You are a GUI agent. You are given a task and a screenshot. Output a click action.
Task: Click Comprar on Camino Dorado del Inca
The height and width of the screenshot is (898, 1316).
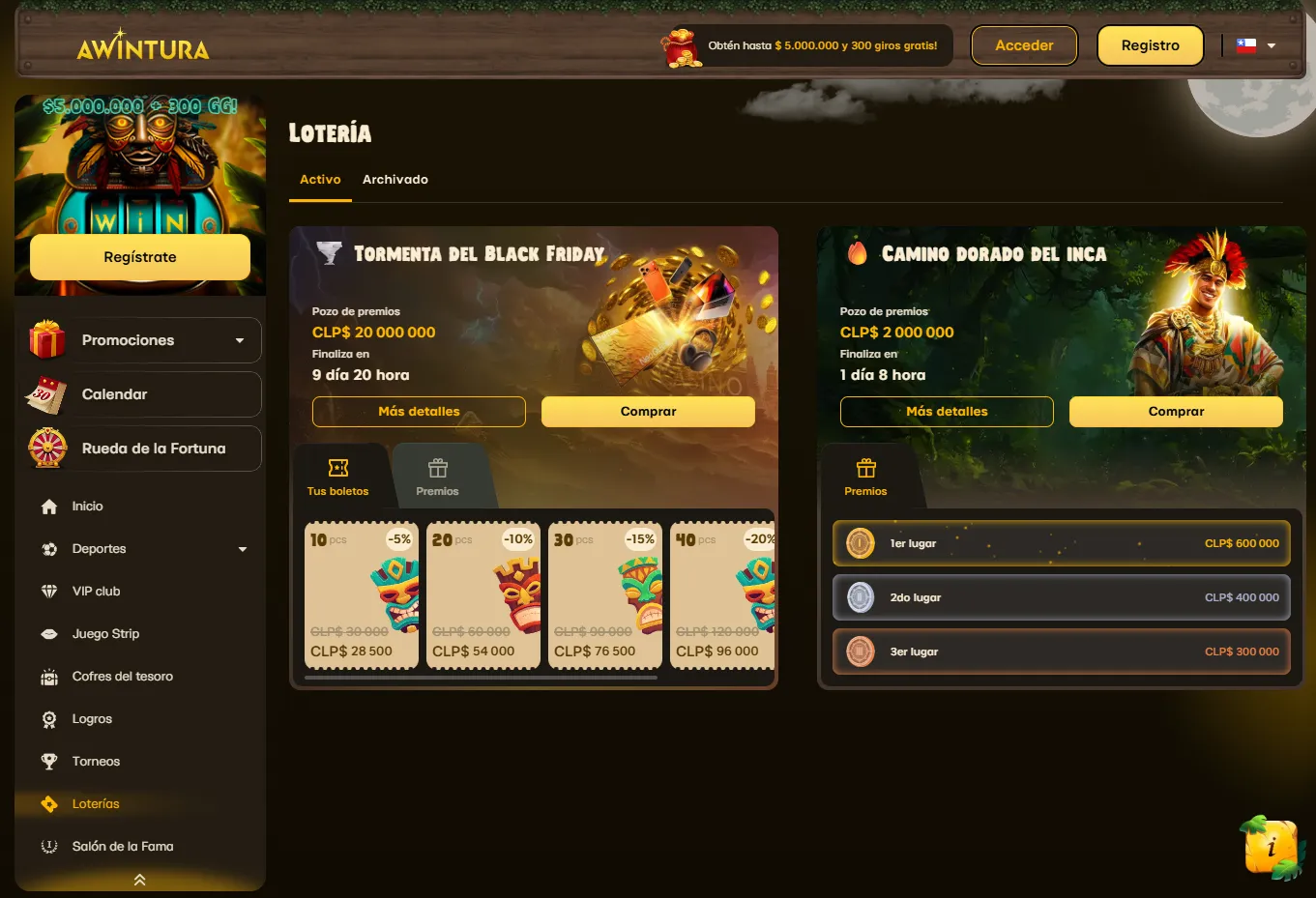(x=1176, y=412)
